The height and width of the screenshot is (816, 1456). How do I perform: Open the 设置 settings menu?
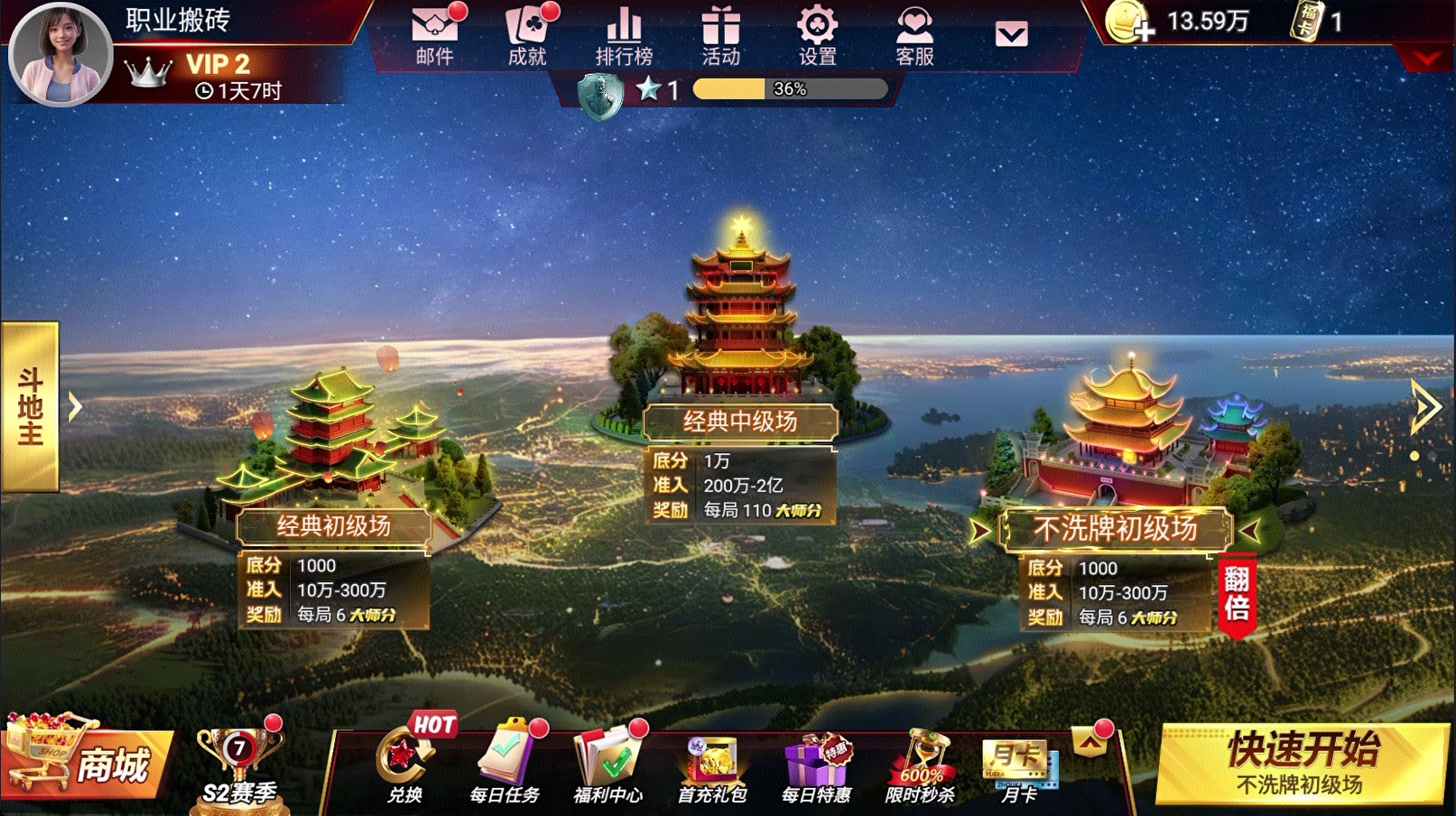pyautogui.click(x=818, y=36)
